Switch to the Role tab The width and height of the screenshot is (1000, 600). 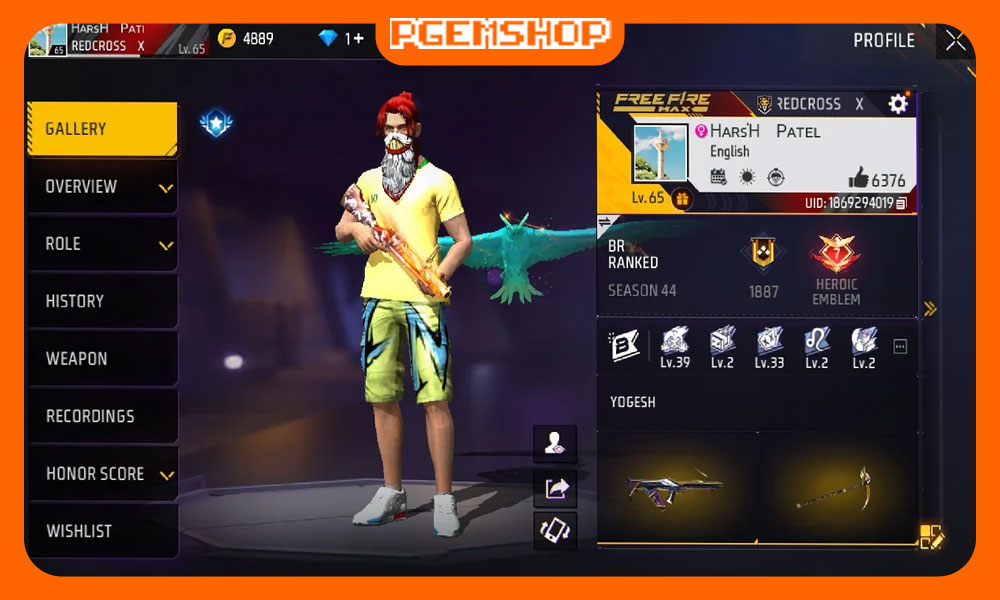[x=101, y=244]
